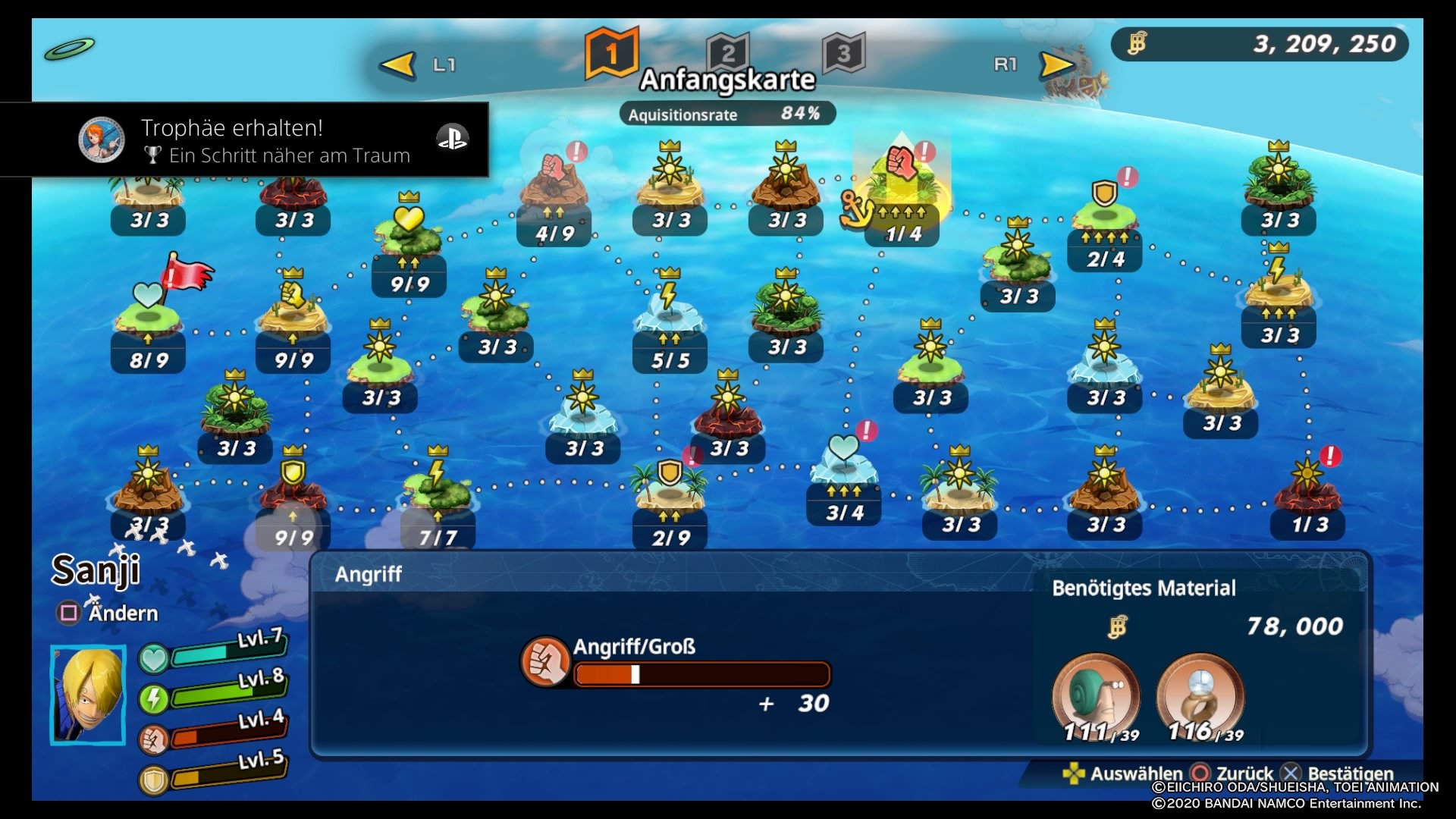Screen dimensions: 1456x819
Task: Open map 2 from the top selector
Action: tap(728, 52)
